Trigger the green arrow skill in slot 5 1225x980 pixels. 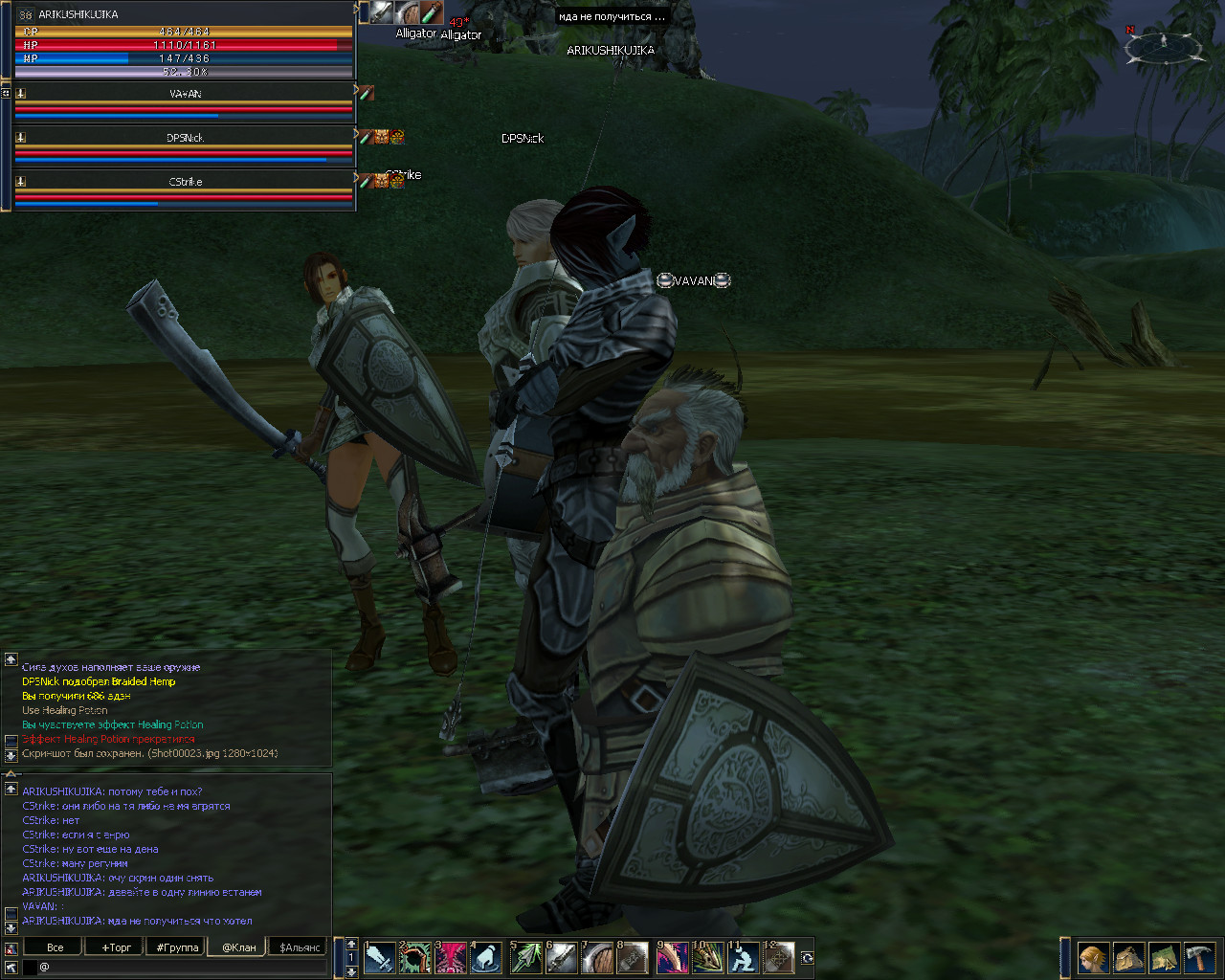click(x=525, y=957)
